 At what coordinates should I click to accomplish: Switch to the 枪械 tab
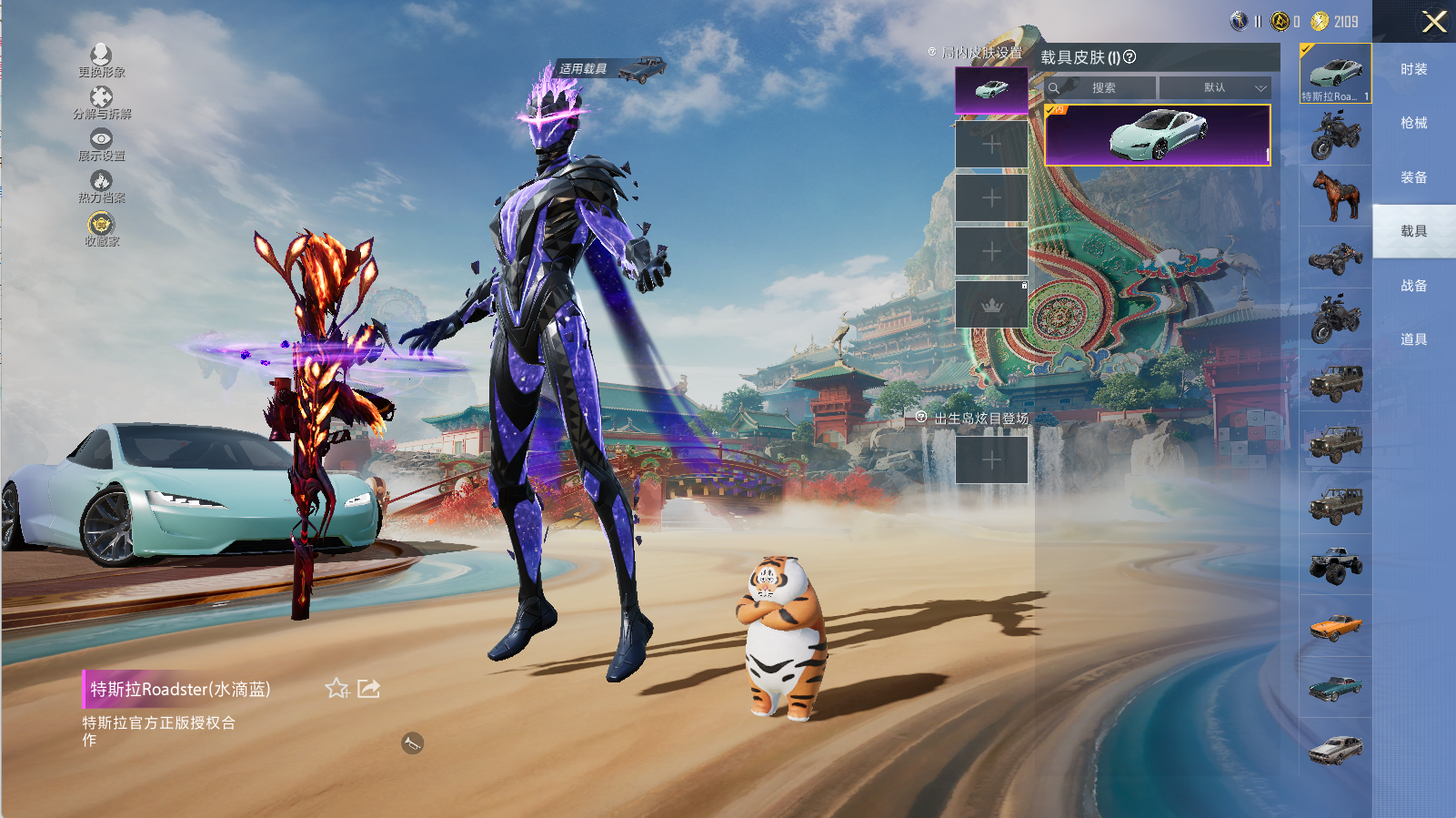coord(1413,123)
